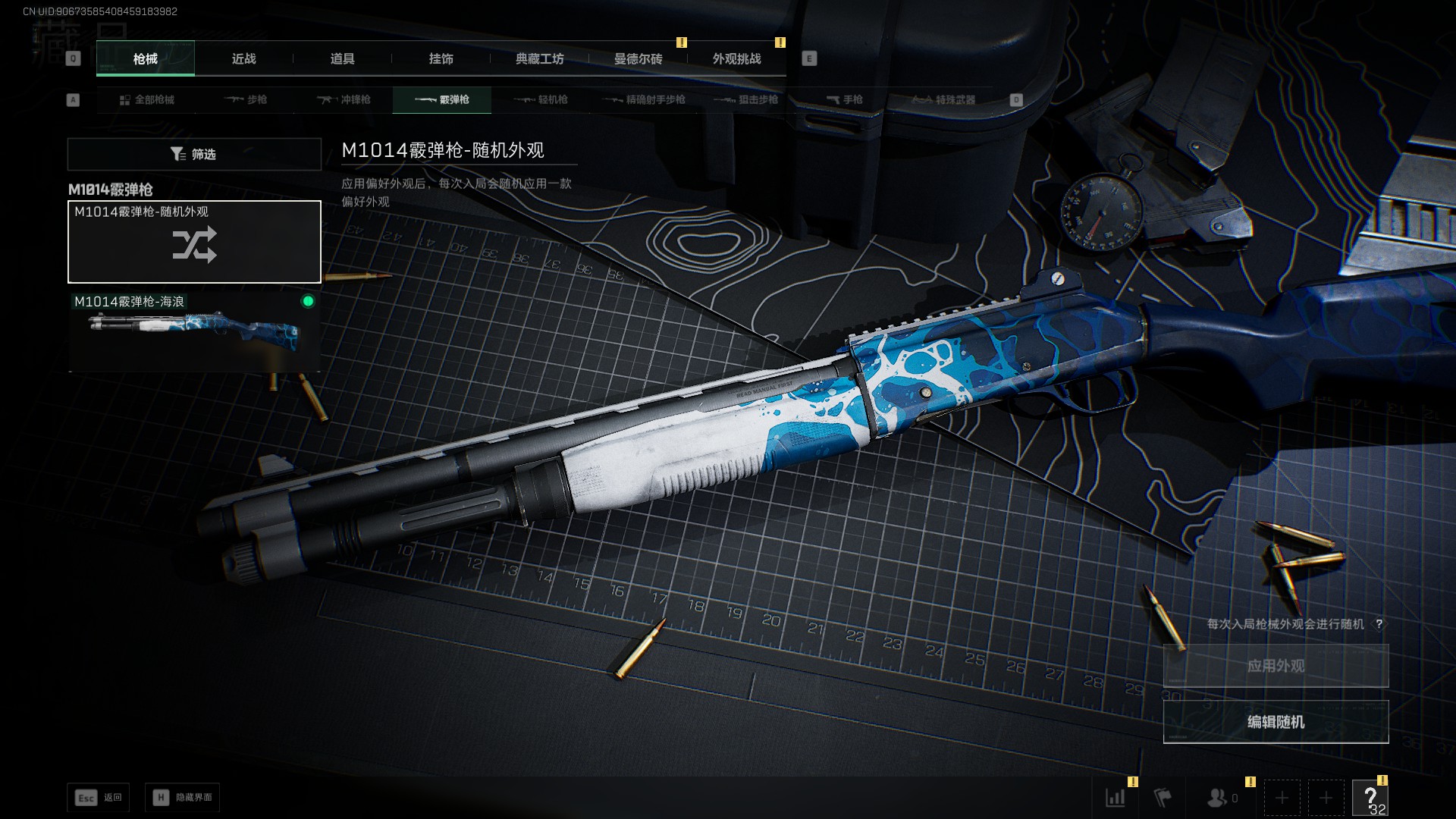This screenshot has height=819, width=1456.
Task: Open the 筛选 filter button
Action: pyautogui.click(x=194, y=154)
